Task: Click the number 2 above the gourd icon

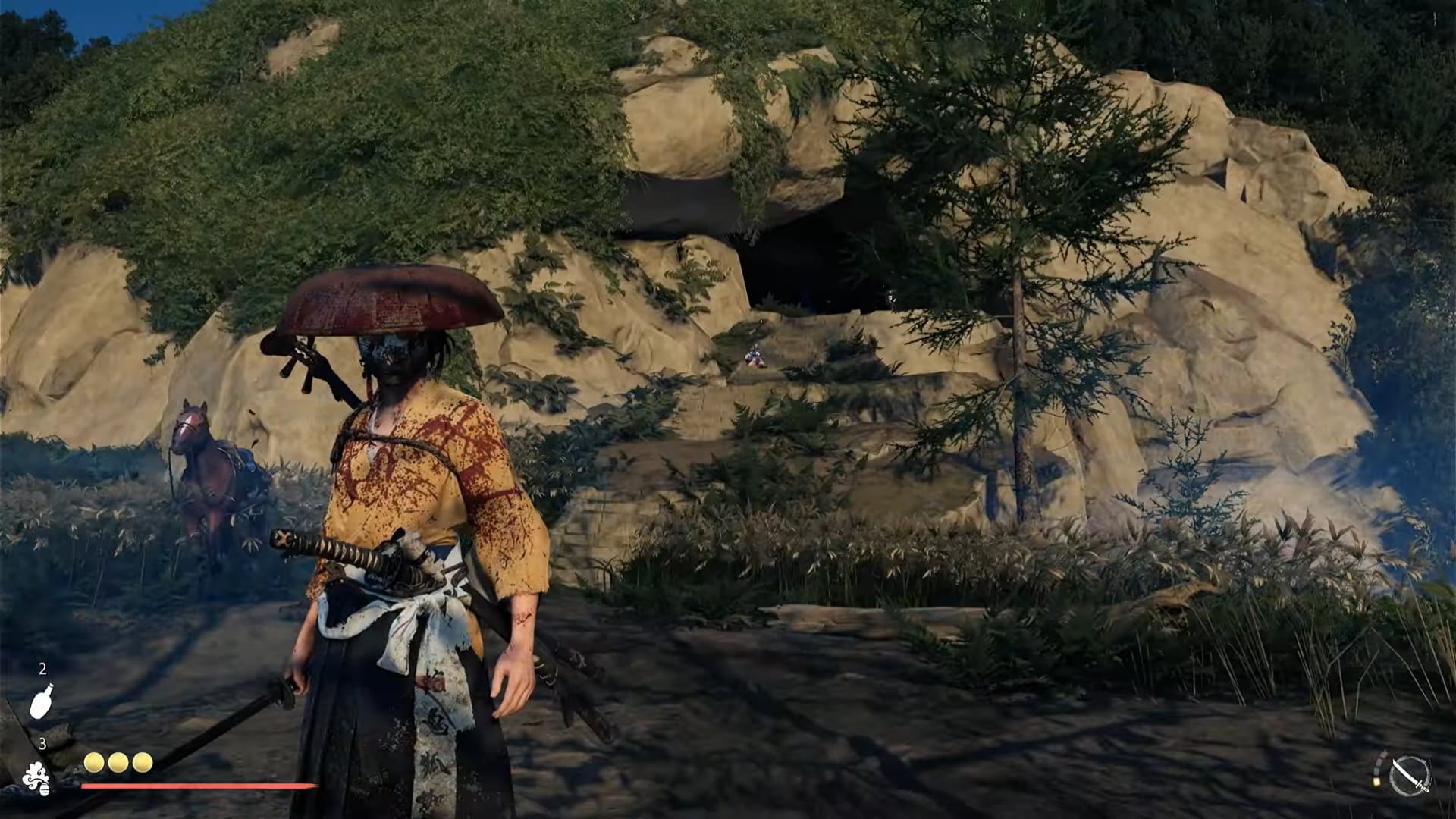Action: tap(43, 670)
